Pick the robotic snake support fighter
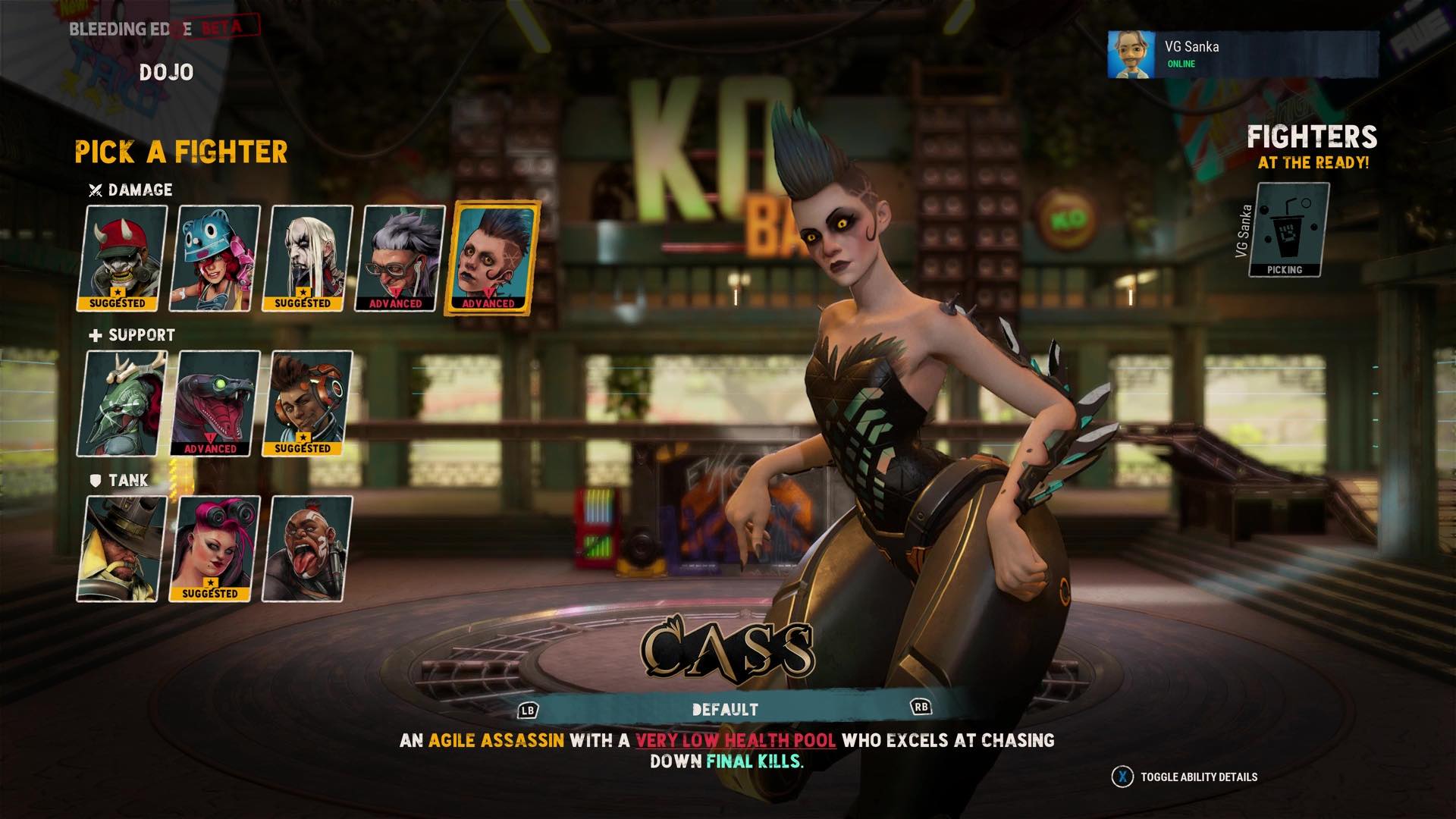Image resolution: width=1456 pixels, height=819 pixels. coord(214,403)
